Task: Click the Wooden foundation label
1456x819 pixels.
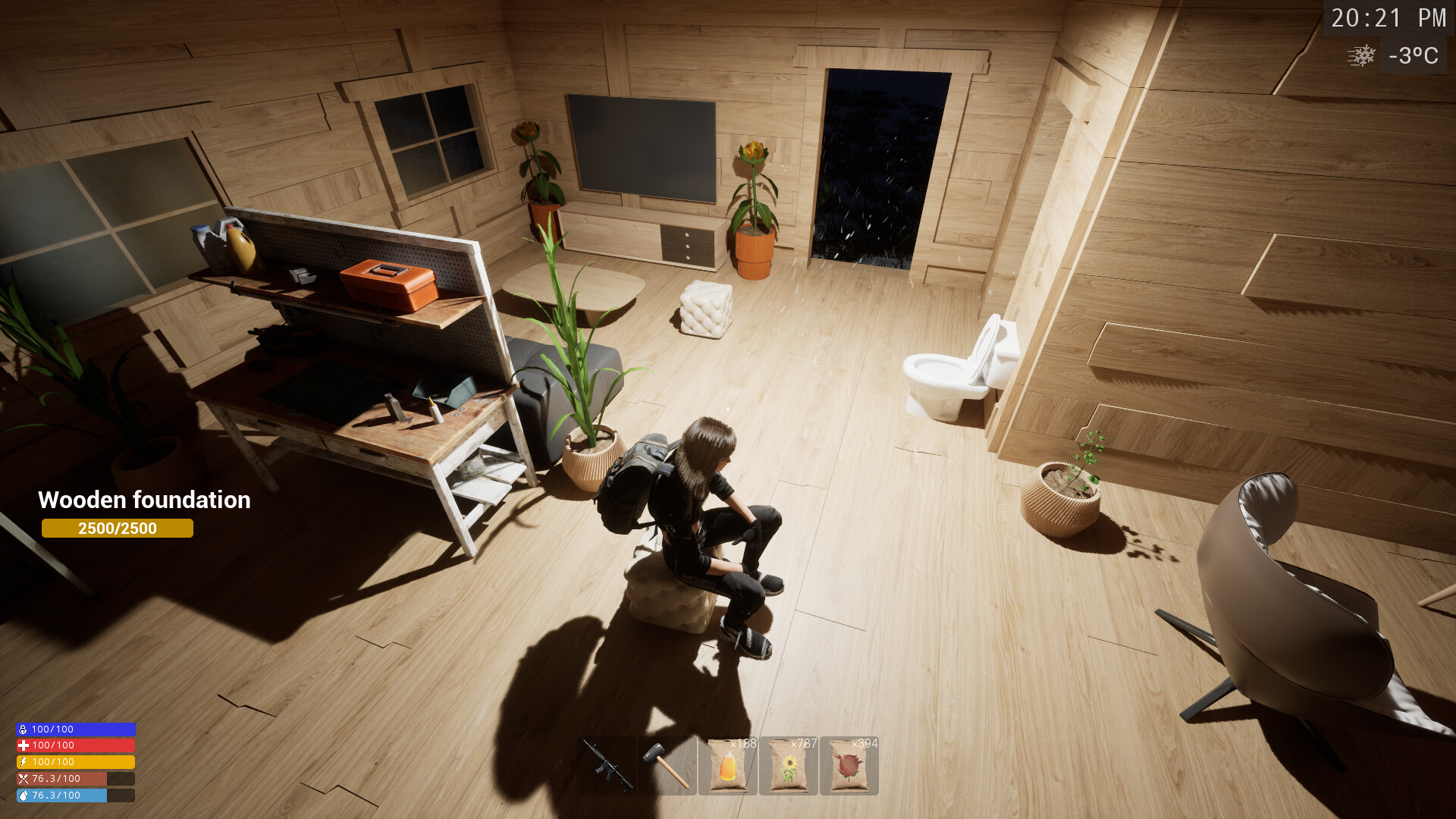Action: coord(144,500)
